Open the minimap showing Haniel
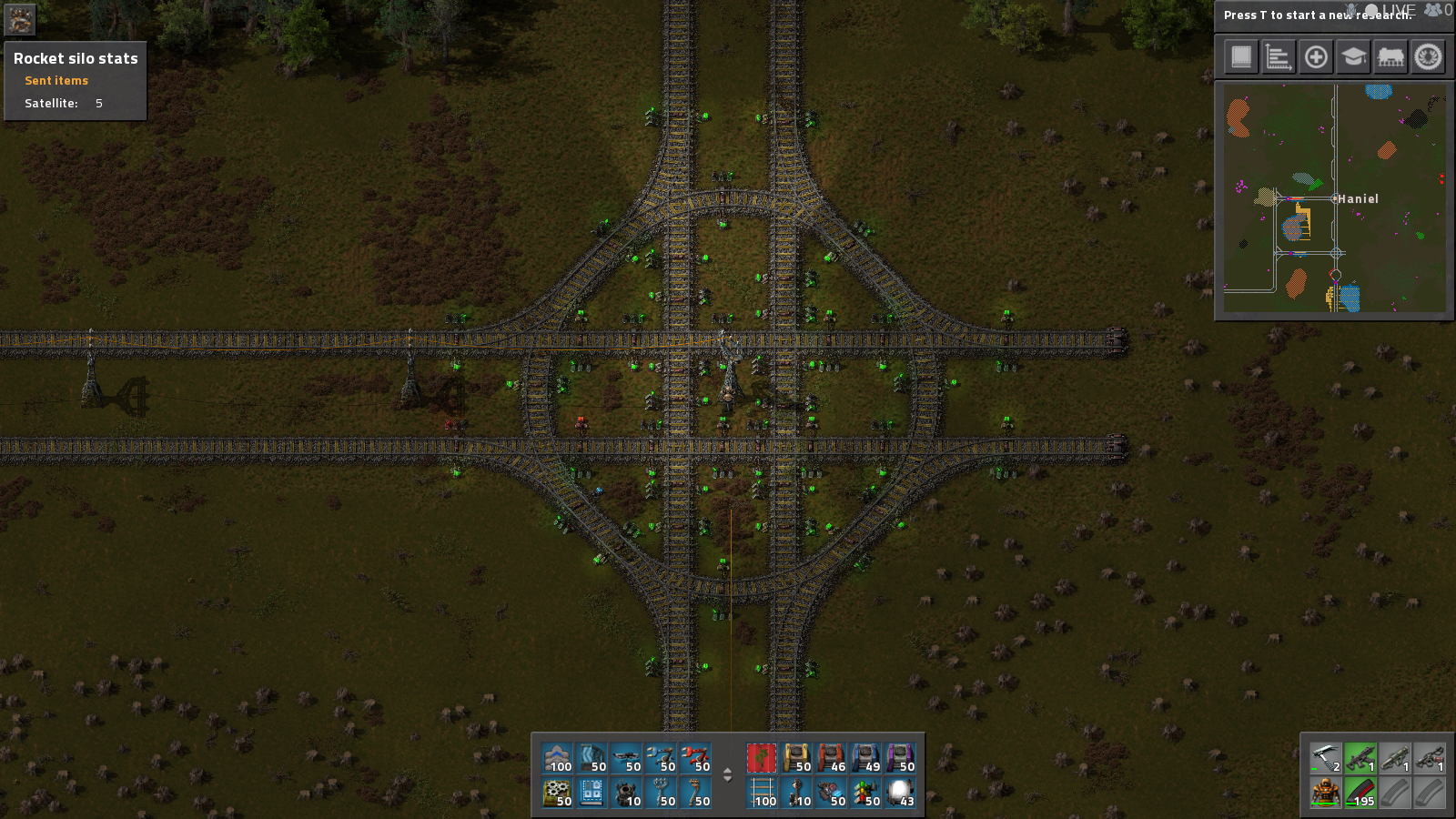The image size is (1456, 819). 1334,199
